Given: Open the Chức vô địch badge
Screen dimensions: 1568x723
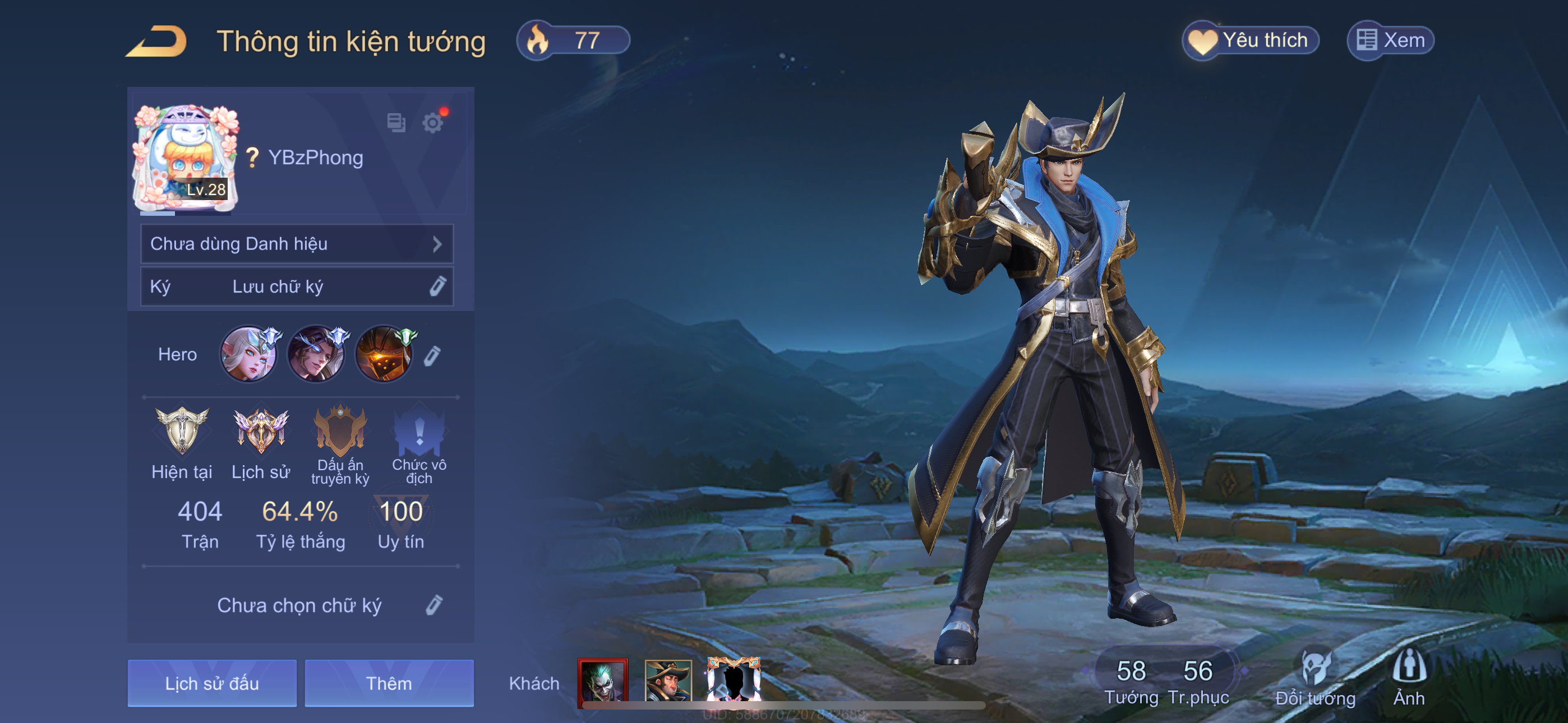Looking at the screenshot, I should [419, 431].
